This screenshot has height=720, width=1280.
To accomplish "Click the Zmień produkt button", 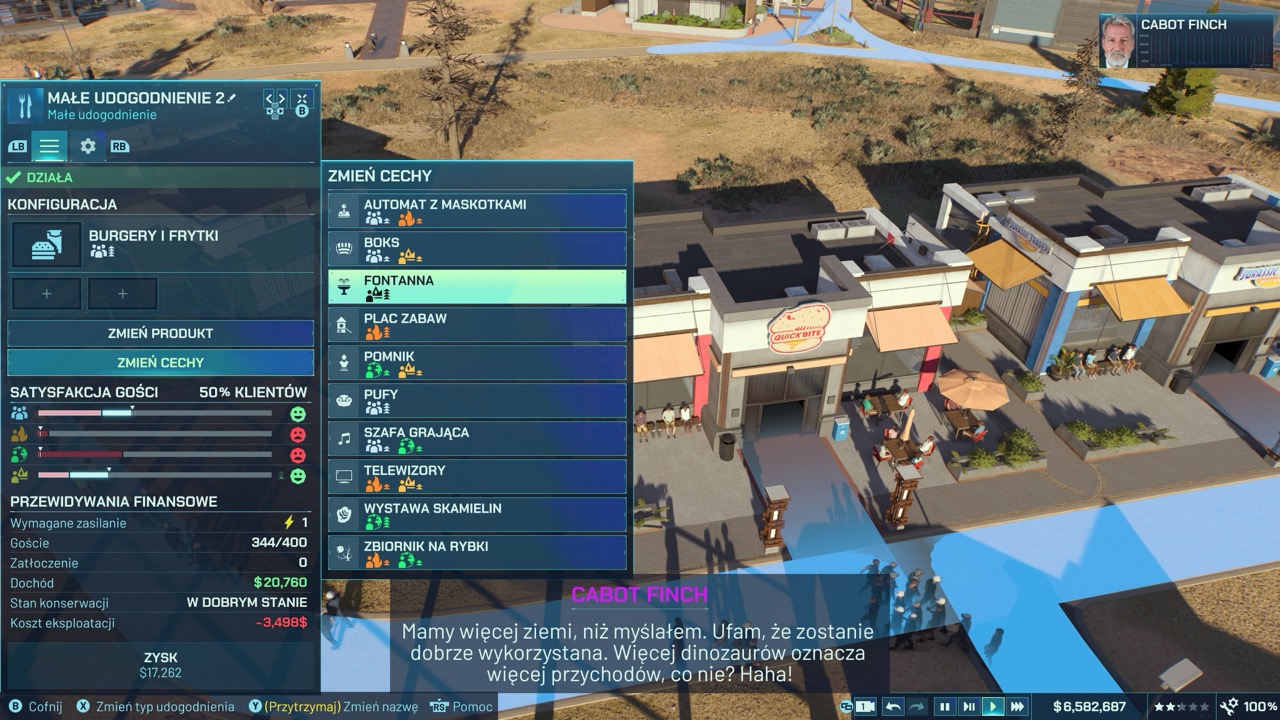I will pyautogui.click(x=160, y=333).
